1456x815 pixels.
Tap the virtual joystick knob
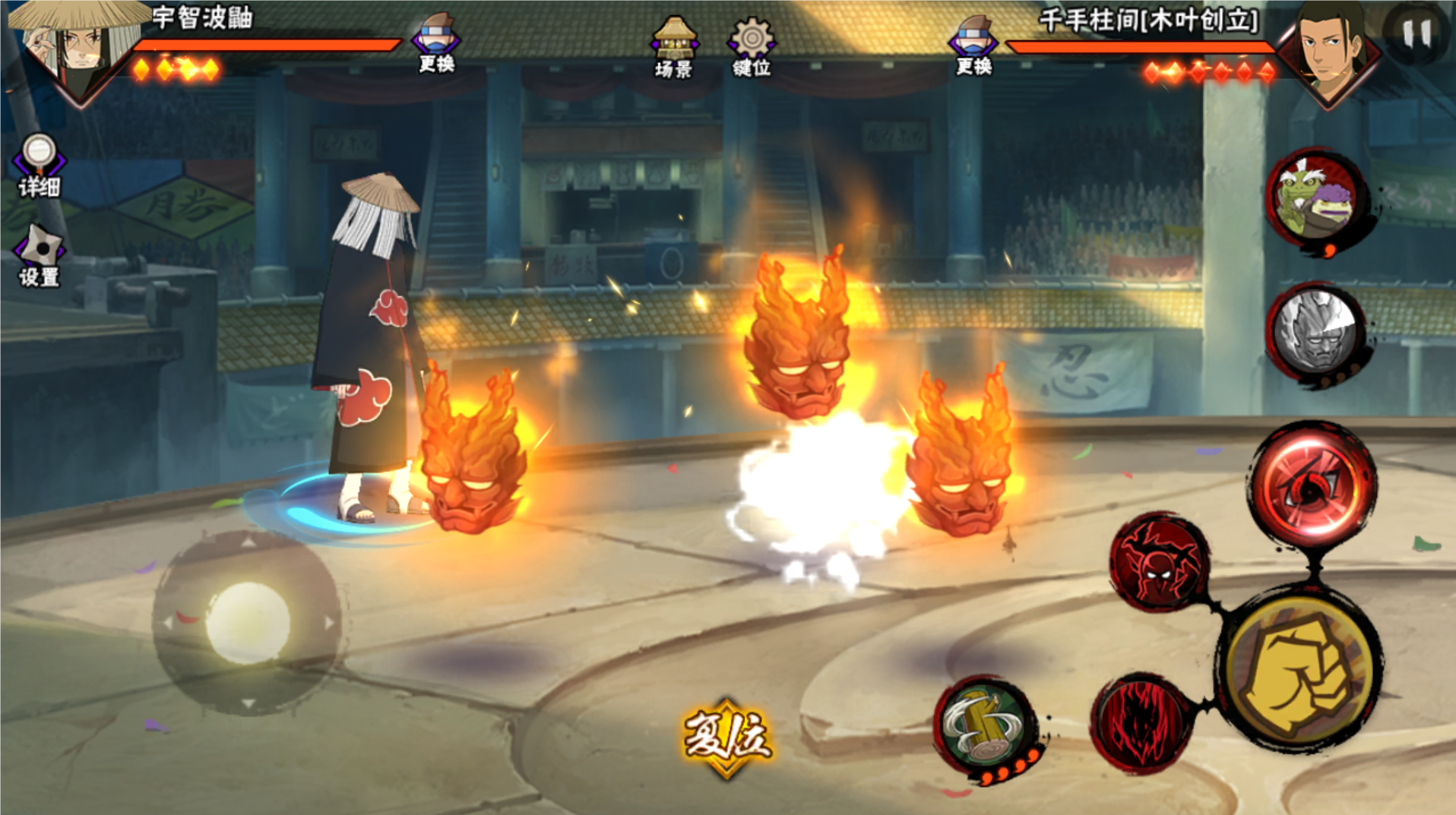(248, 623)
